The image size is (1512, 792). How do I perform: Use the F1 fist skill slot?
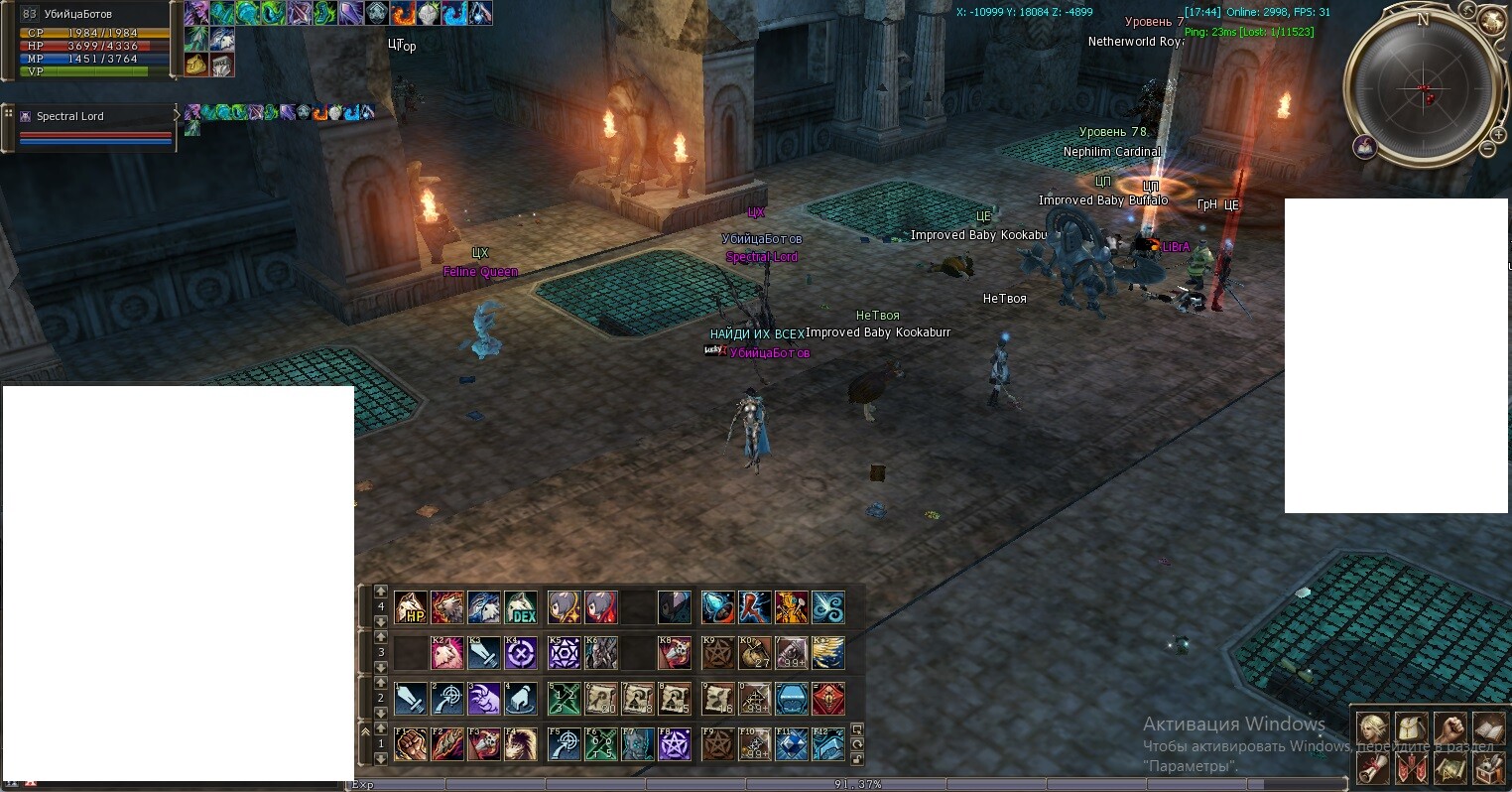pos(411,744)
